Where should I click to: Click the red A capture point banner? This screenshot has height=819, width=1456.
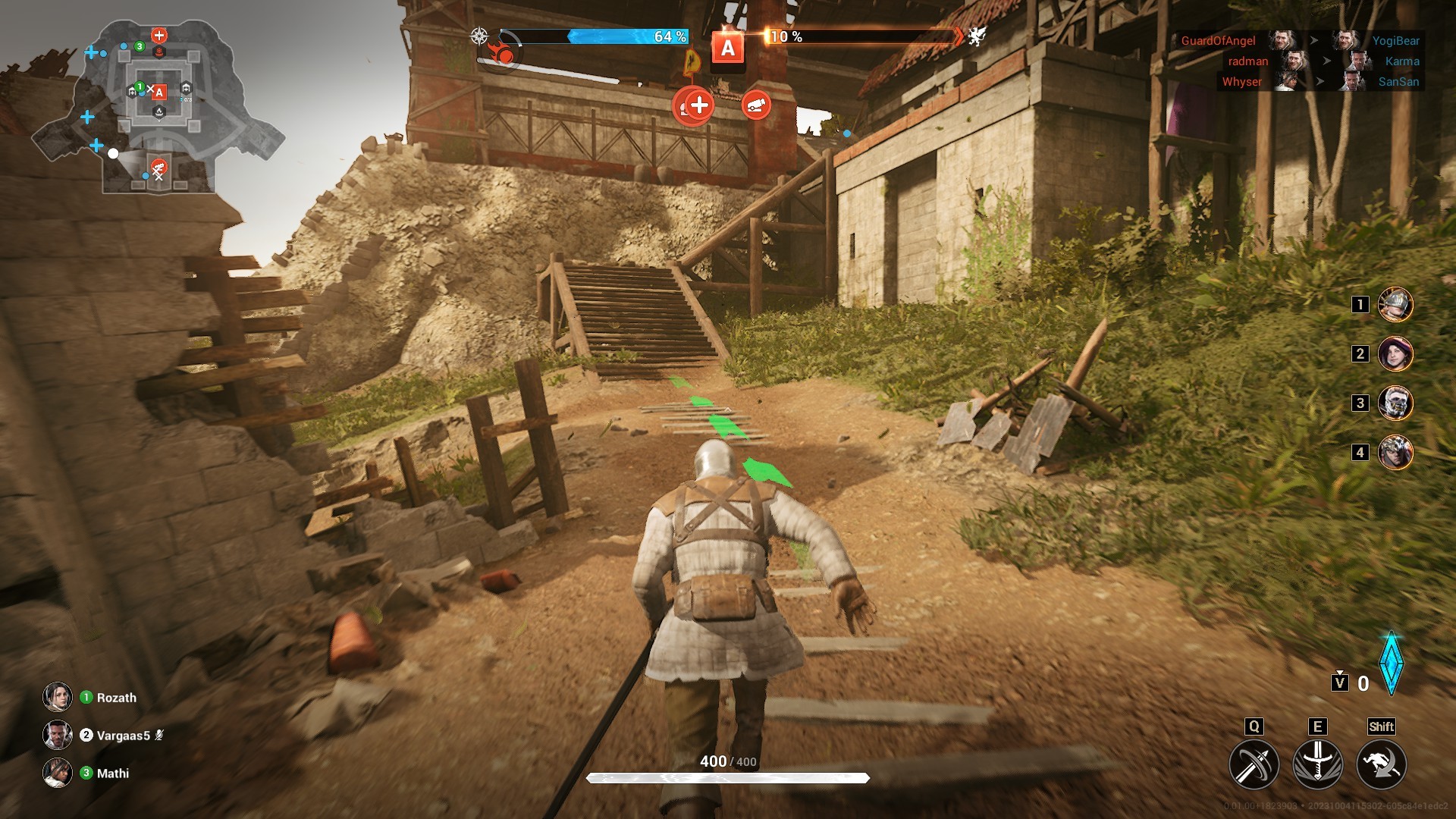(728, 49)
